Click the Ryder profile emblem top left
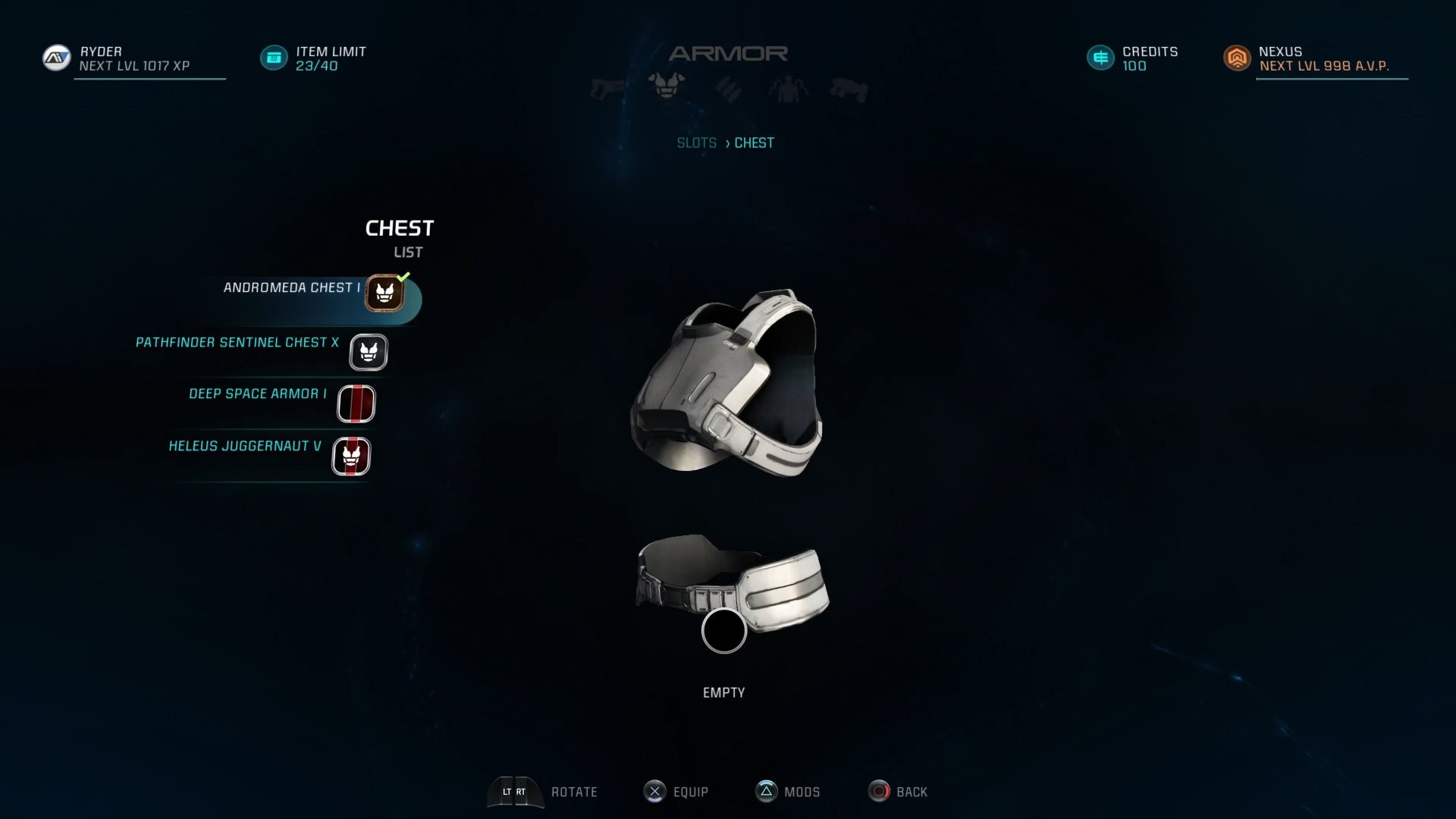 click(56, 57)
